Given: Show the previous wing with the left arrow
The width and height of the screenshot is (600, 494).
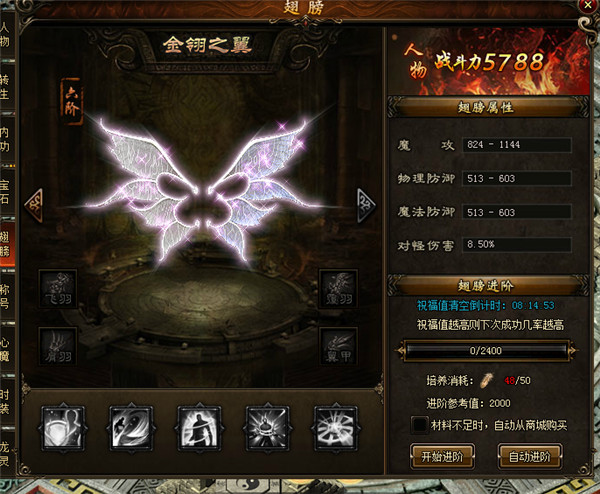Looking at the screenshot, I should 33,200.
